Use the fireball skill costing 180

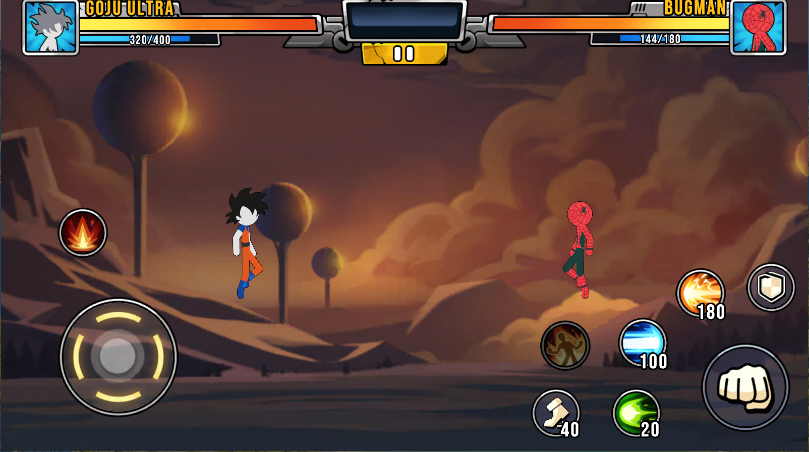pos(700,292)
